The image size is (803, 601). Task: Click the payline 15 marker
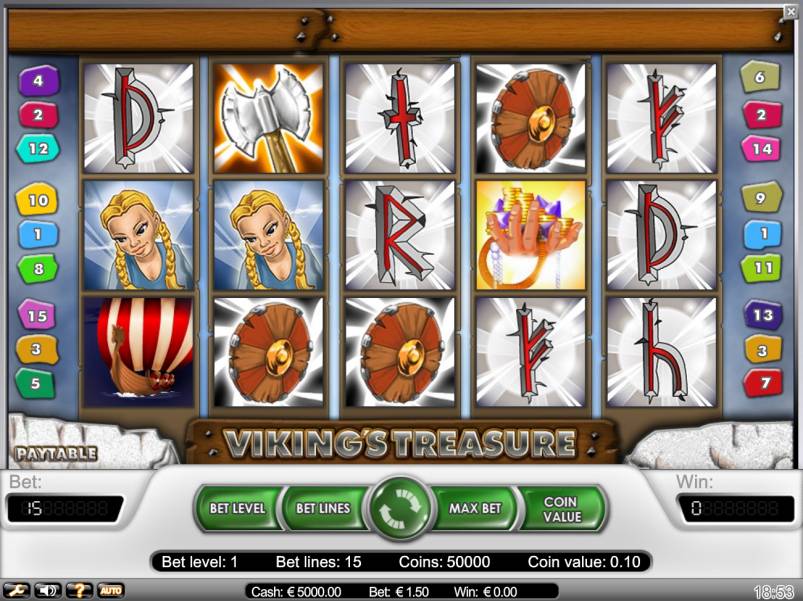coord(38,315)
